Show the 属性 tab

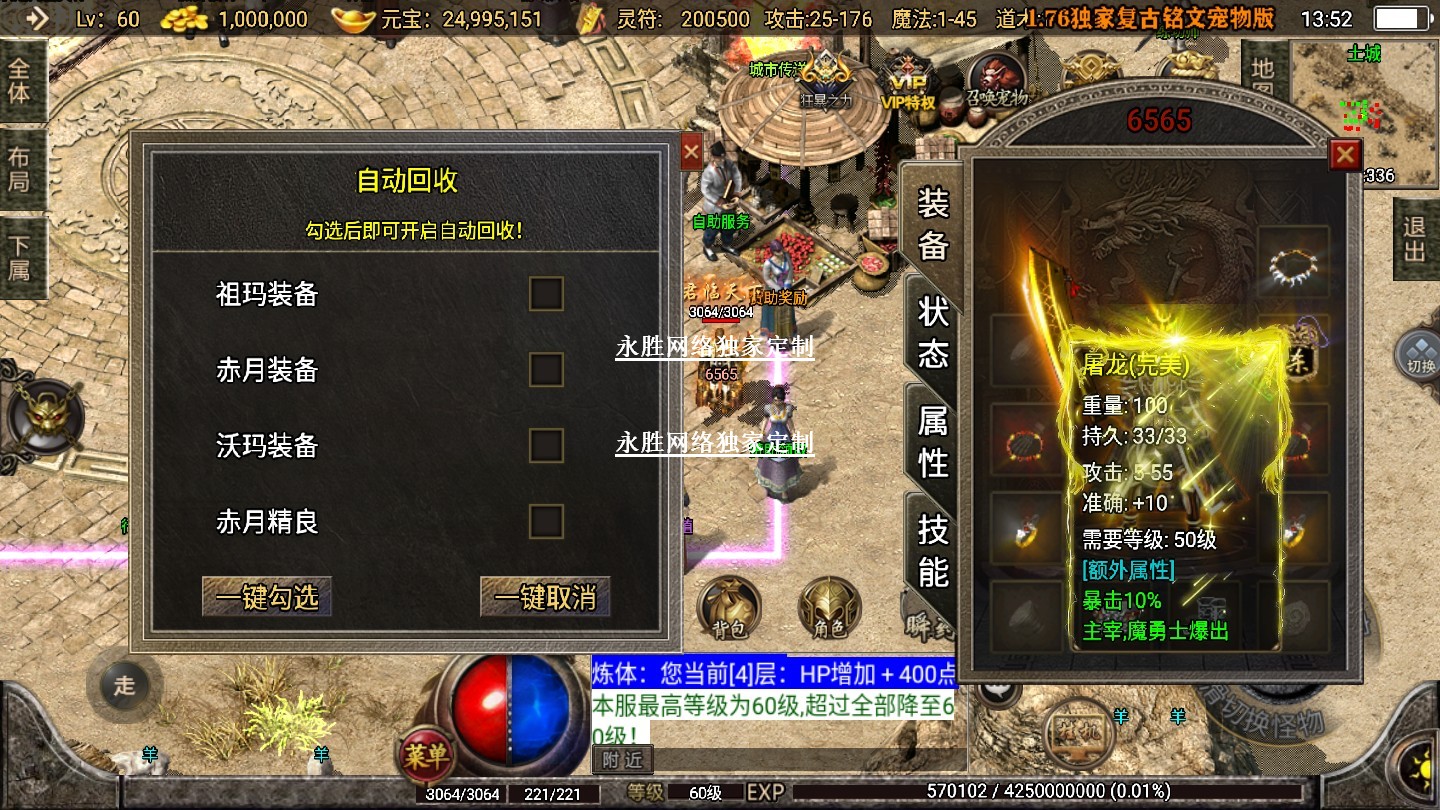(x=932, y=441)
